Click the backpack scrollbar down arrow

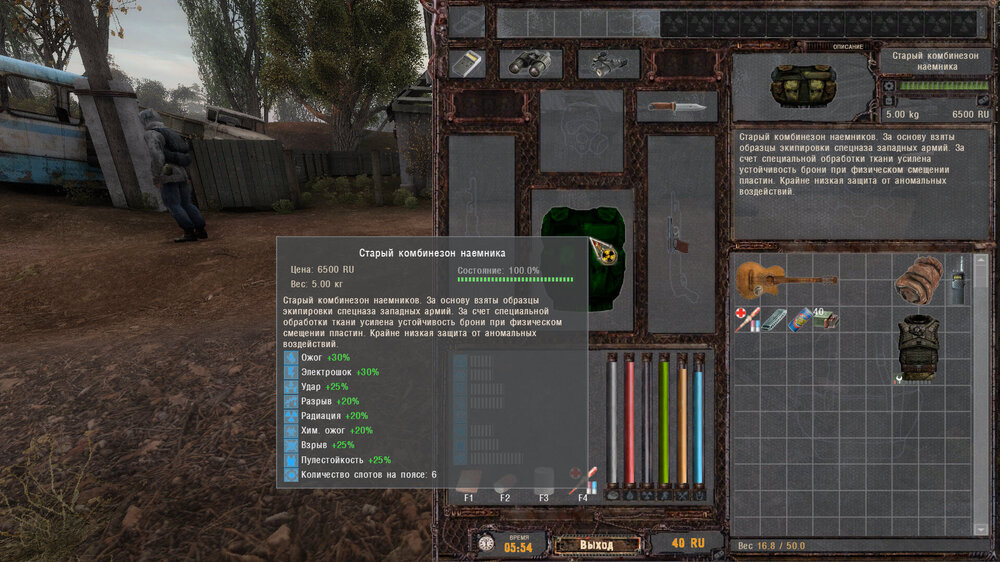(979, 528)
